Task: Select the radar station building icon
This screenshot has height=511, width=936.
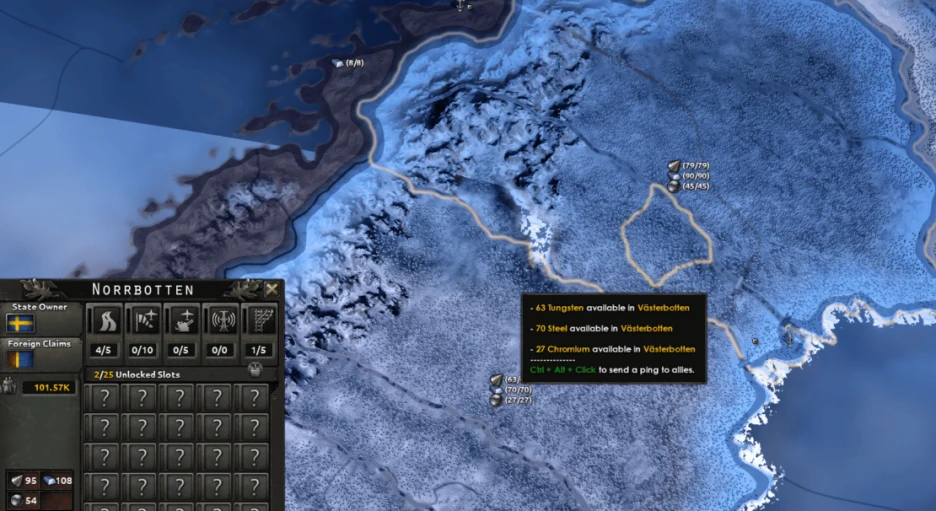Action: pos(221,321)
